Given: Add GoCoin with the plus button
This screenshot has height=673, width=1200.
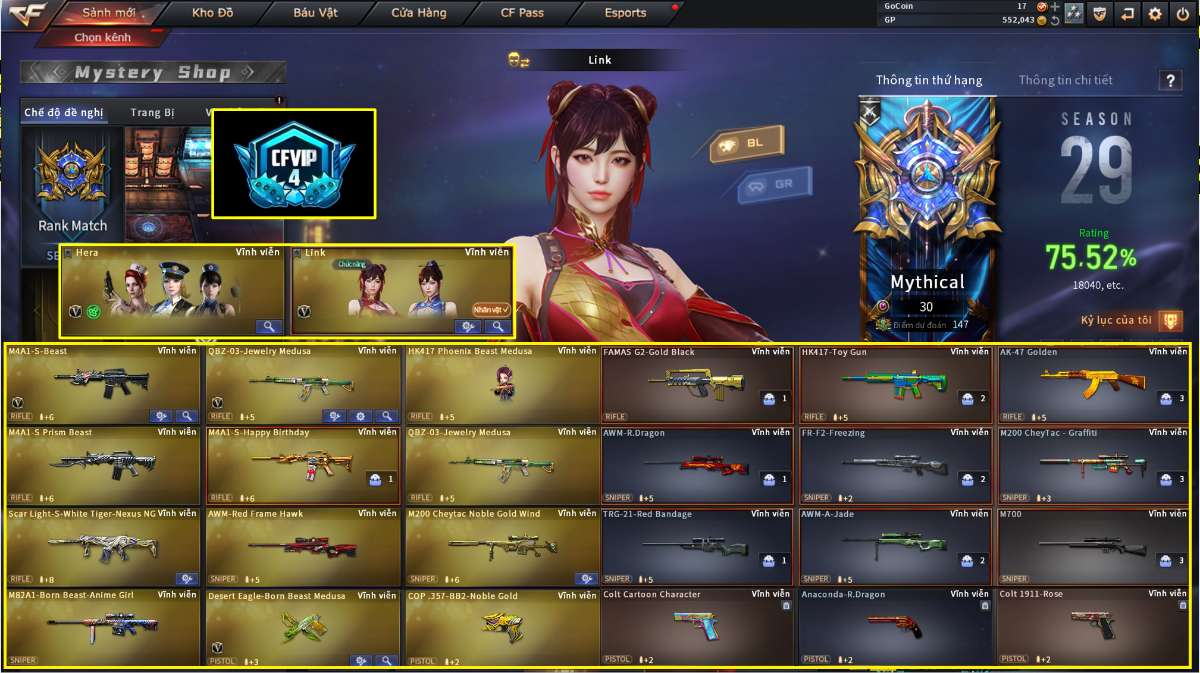Looking at the screenshot, I should 1054,6.
